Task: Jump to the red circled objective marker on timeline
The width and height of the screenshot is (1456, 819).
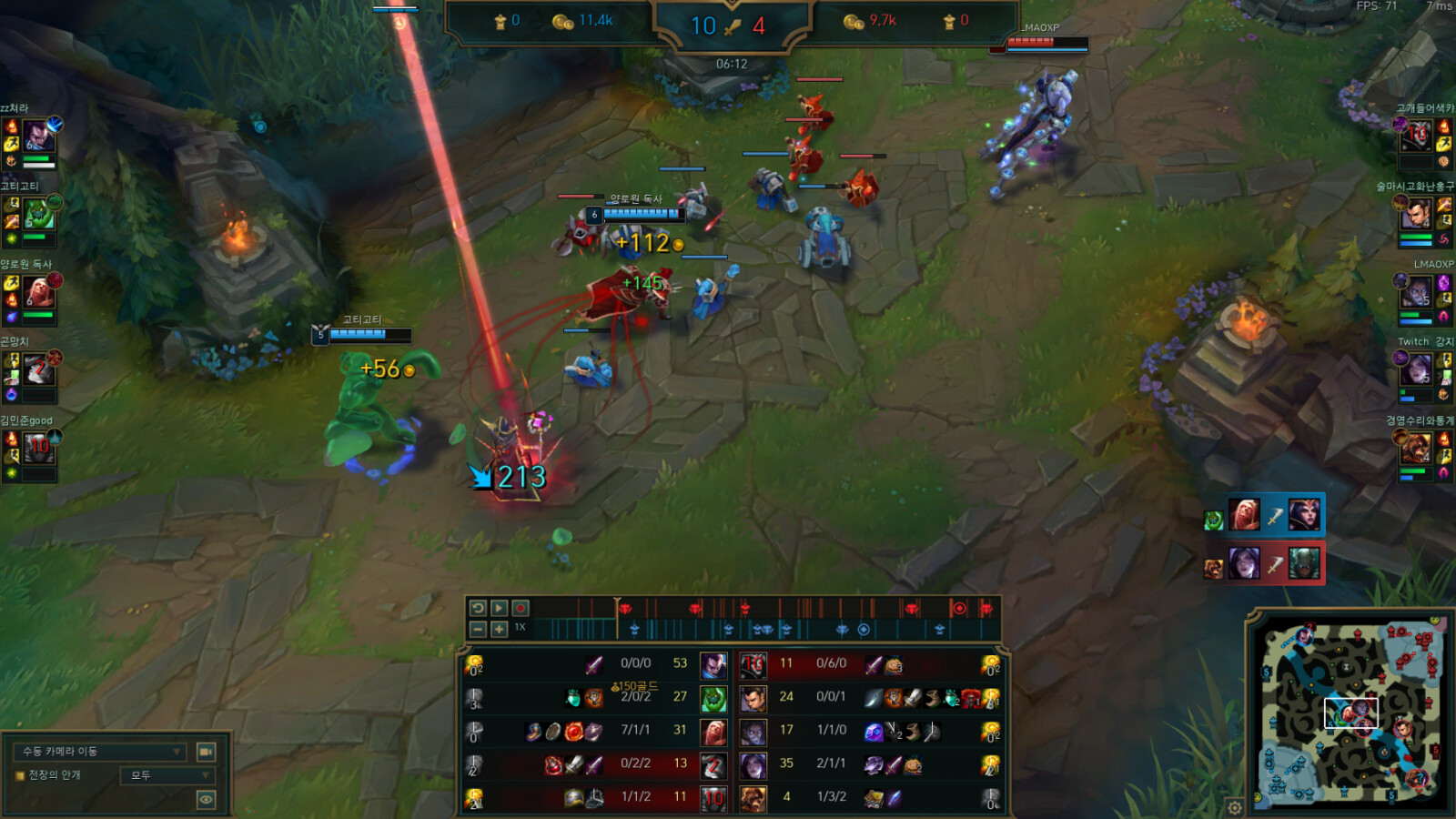Action: (958, 608)
